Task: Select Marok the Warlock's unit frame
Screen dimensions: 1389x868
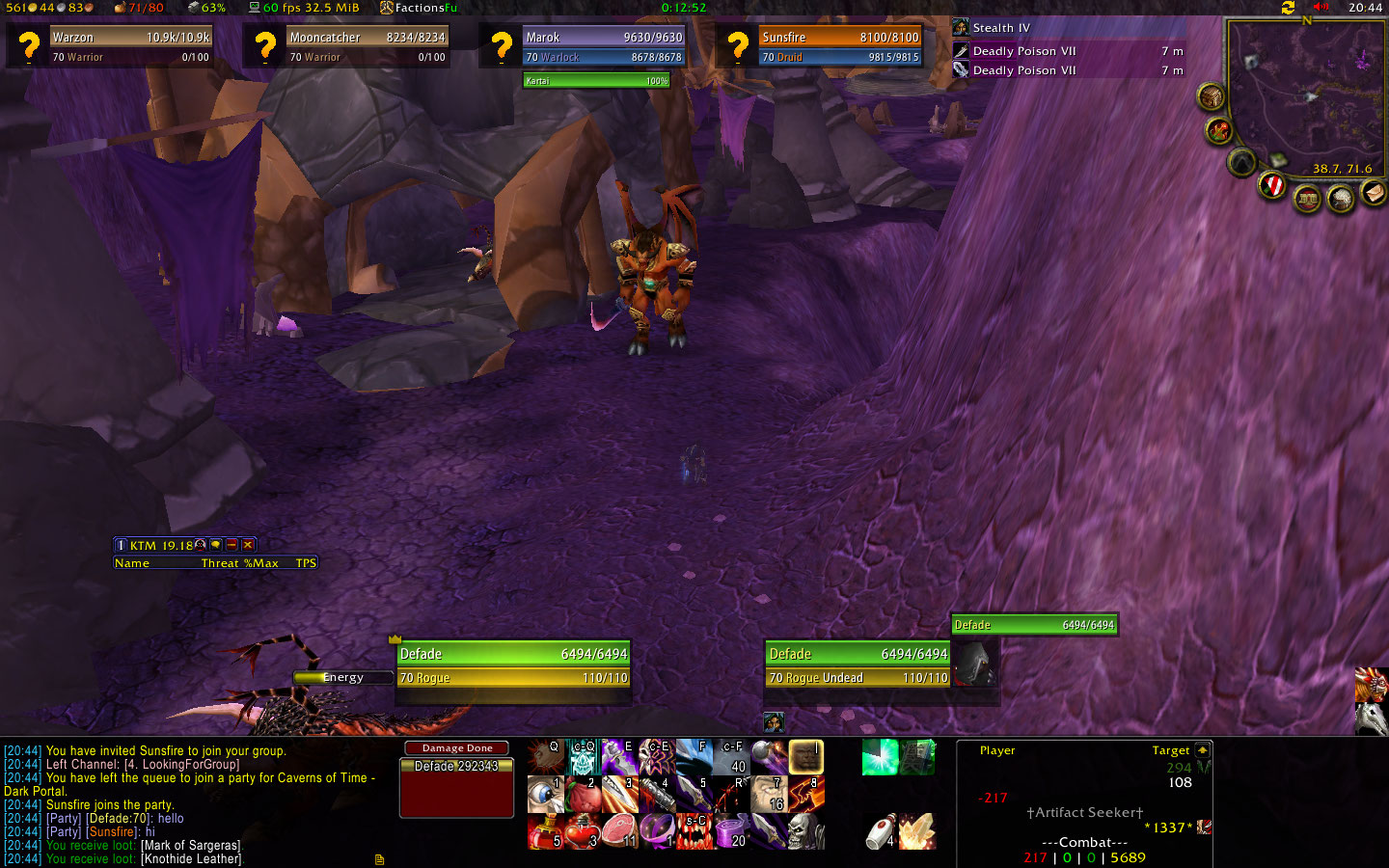Action: point(604,46)
